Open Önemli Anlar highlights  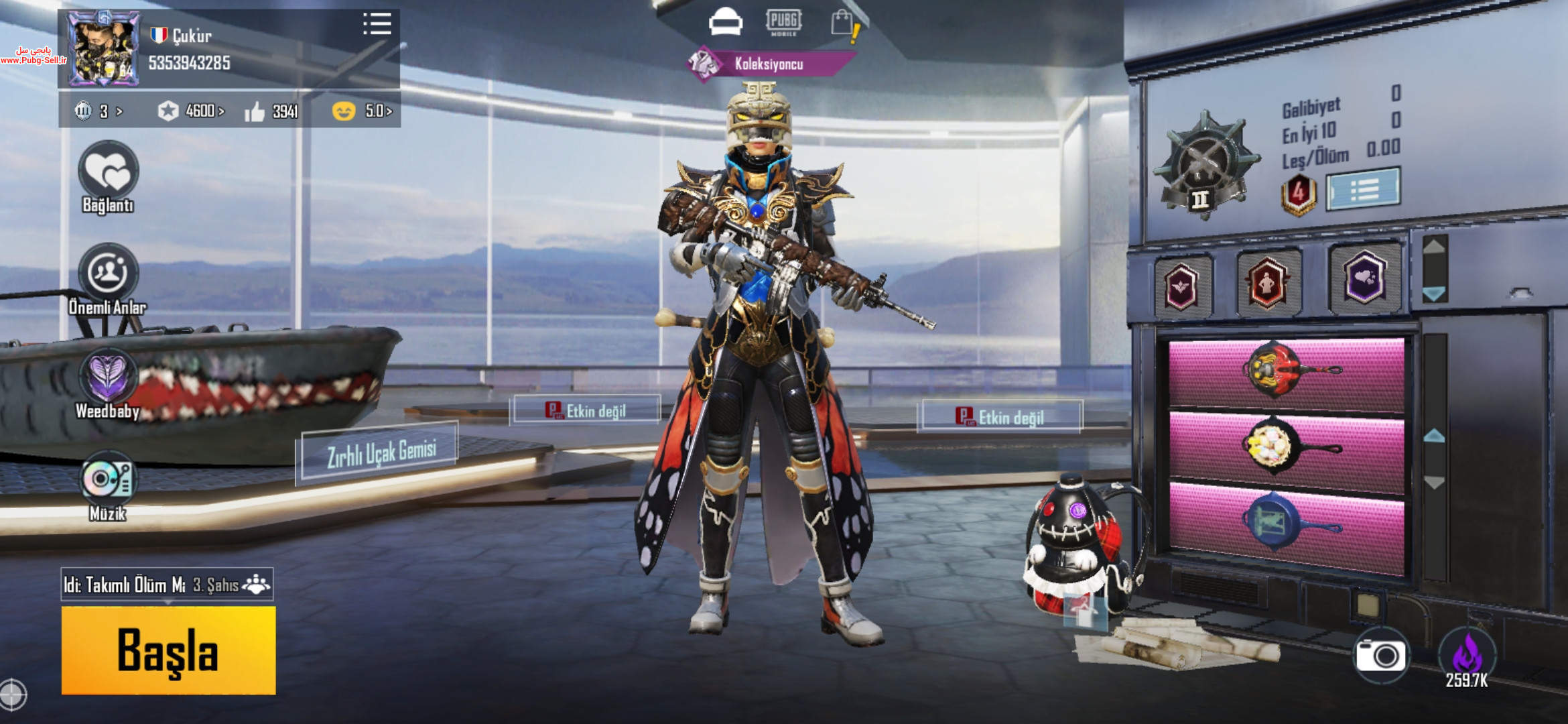coord(108,273)
